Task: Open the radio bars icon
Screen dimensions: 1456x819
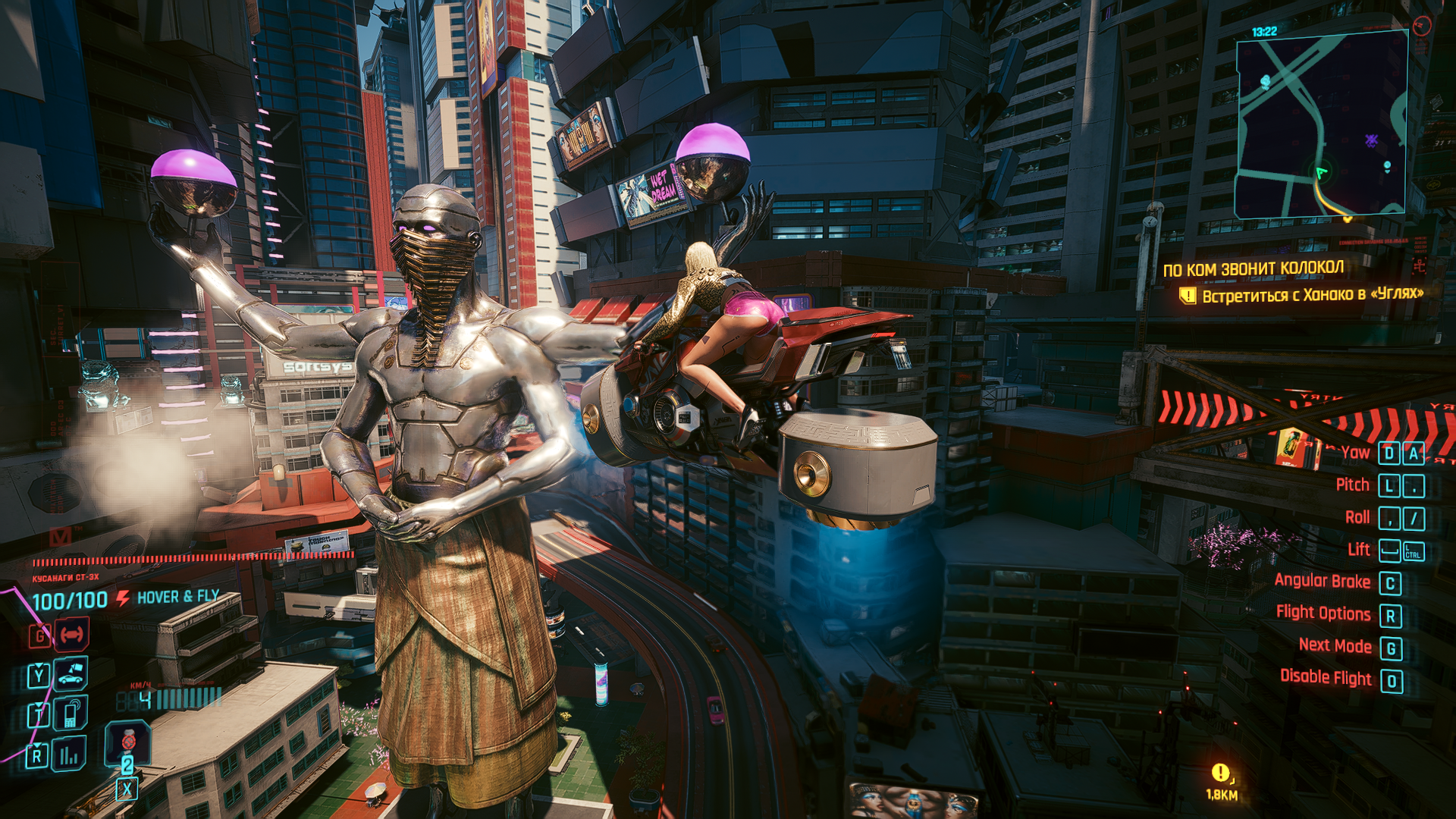Action: (69, 755)
